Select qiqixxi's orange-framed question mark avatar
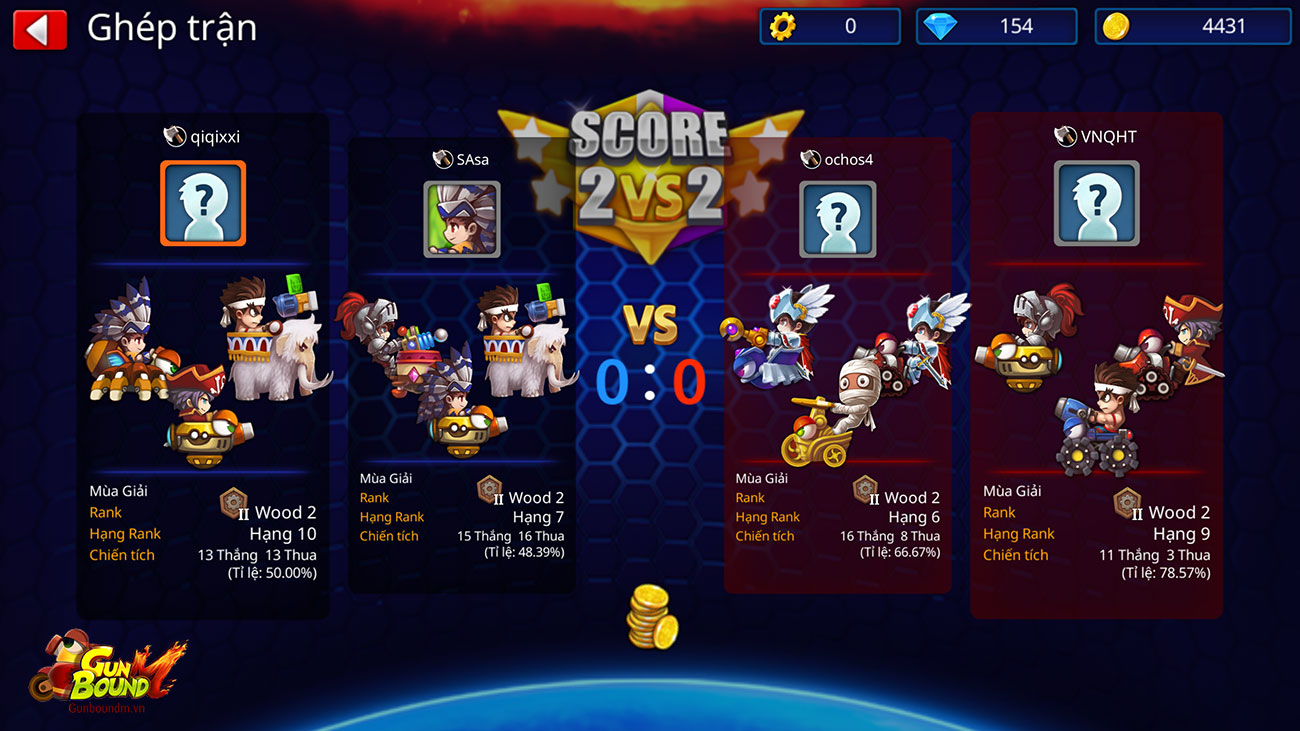Image resolution: width=1300 pixels, height=731 pixels. [202, 204]
